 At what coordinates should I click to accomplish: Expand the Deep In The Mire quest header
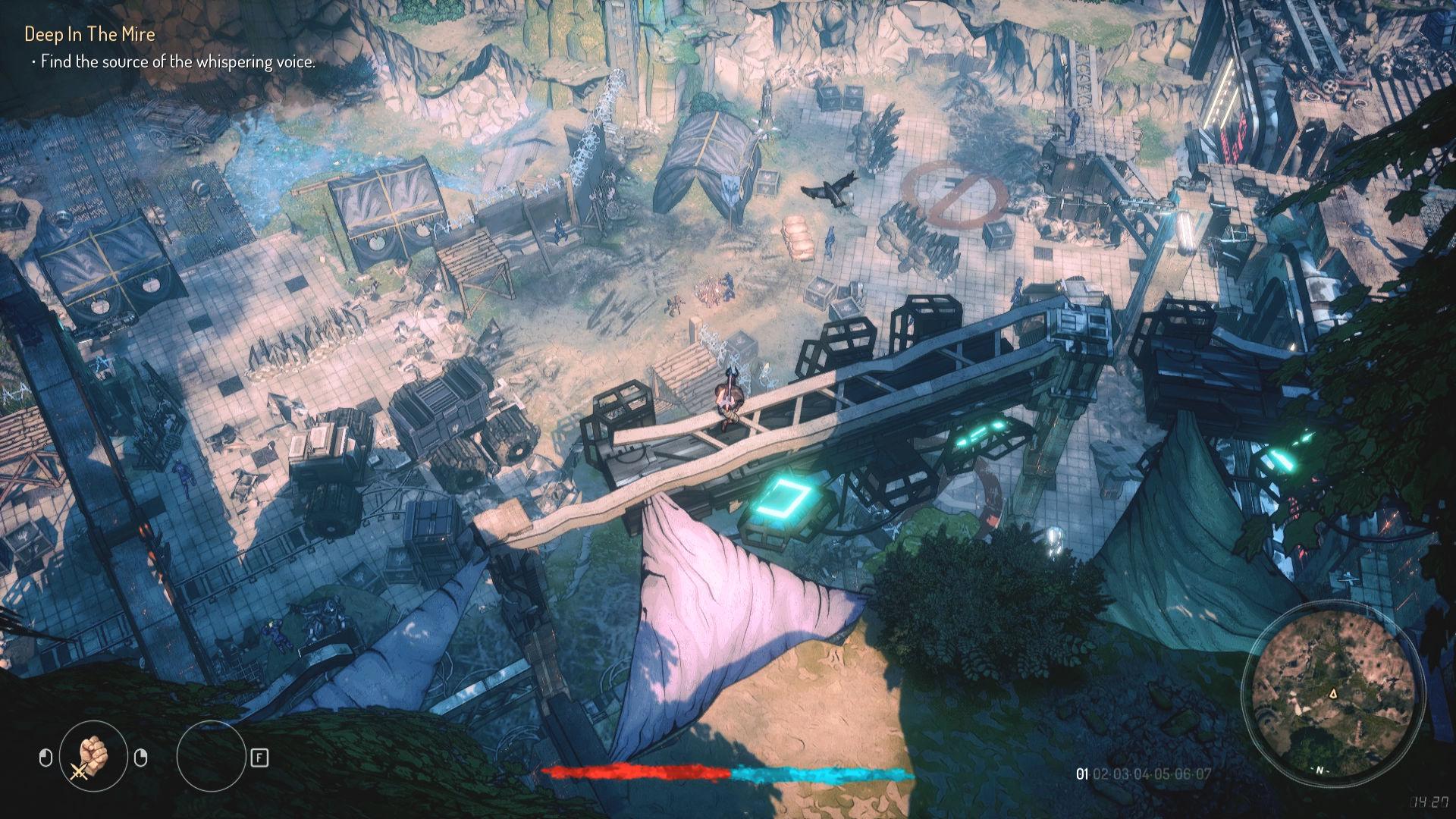(89, 33)
